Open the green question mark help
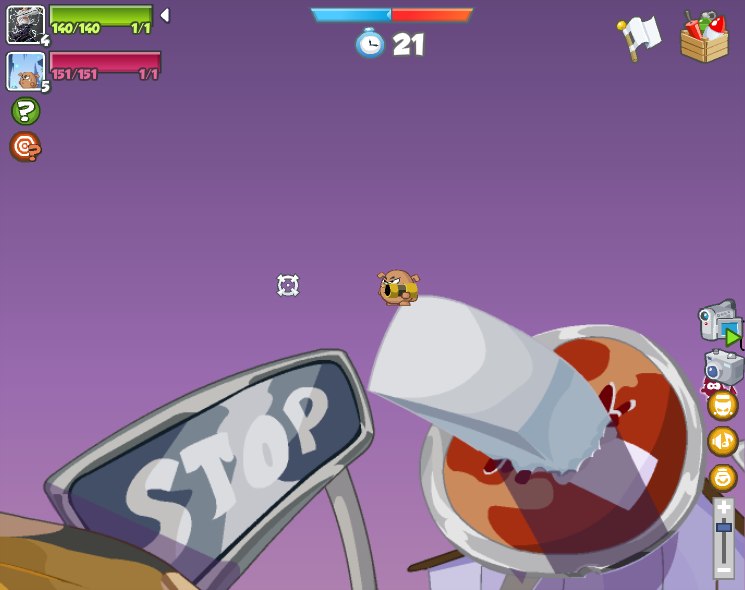Image resolution: width=745 pixels, height=590 pixels. pyautogui.click(x=25, y=111)
